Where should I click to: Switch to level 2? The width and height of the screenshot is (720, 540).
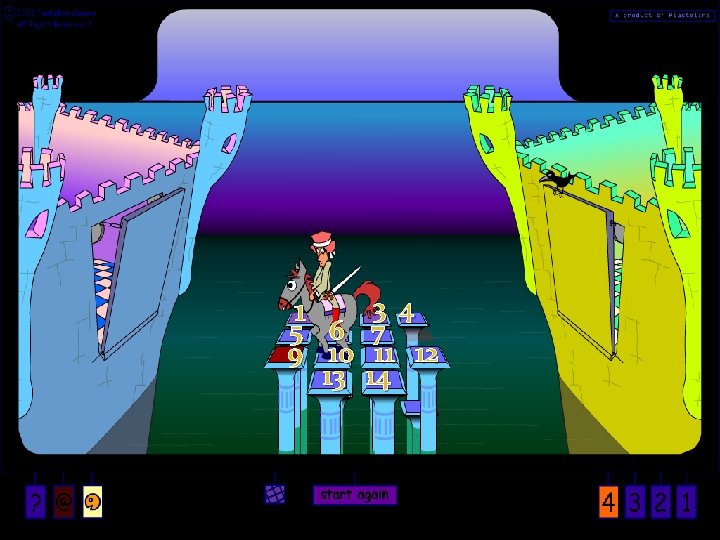point(660,502)
